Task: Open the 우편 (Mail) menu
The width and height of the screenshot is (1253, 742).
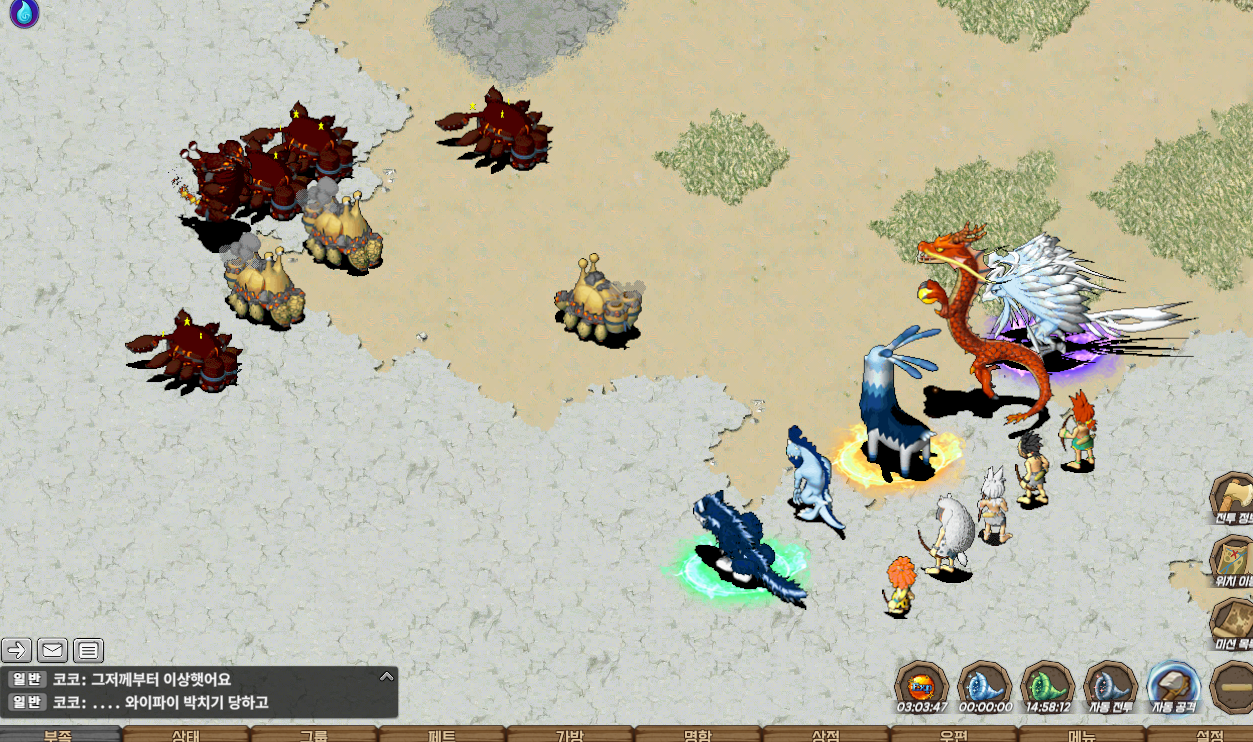Action: click(x=953, y=735)
